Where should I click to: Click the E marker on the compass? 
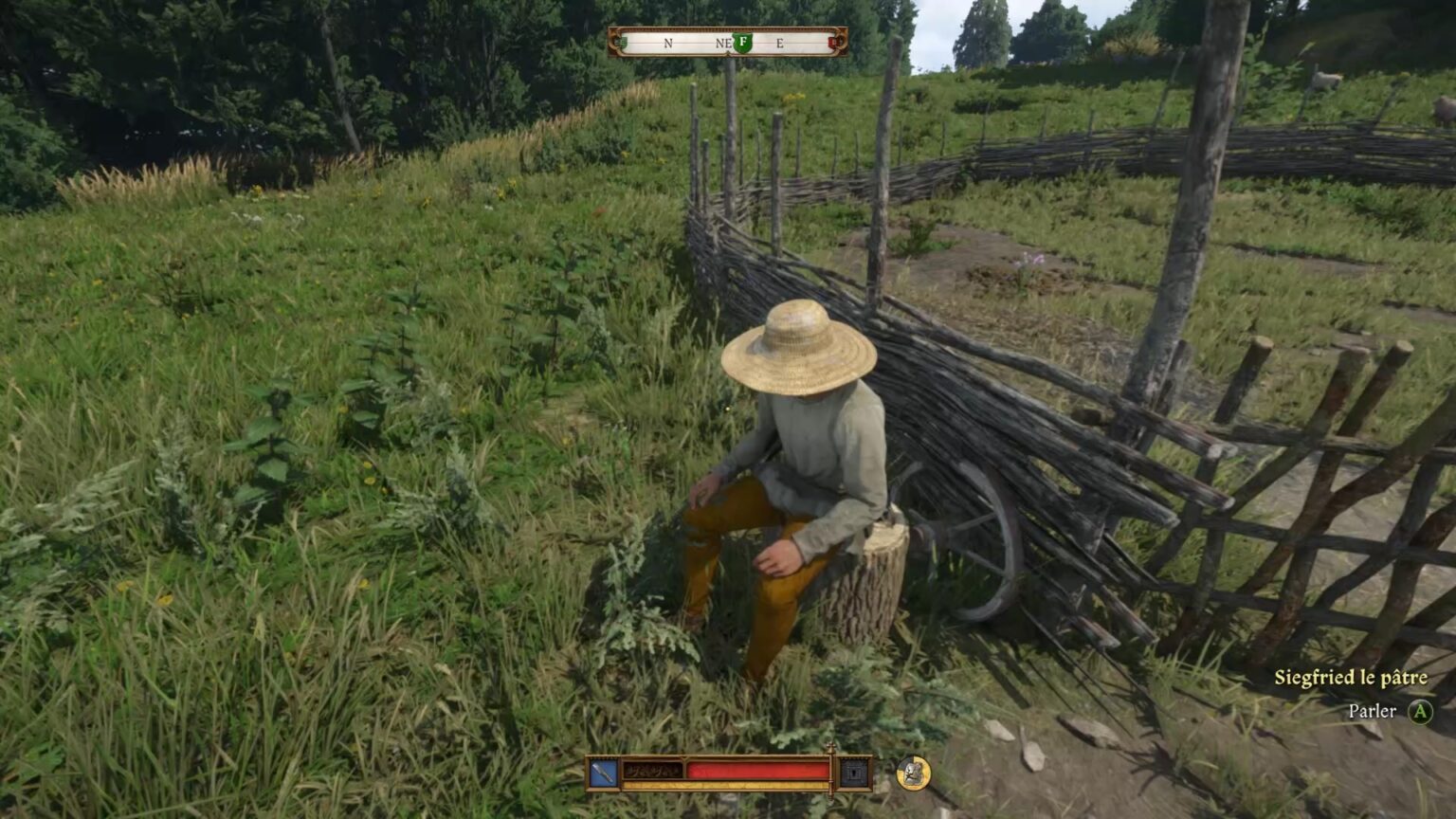780,43
